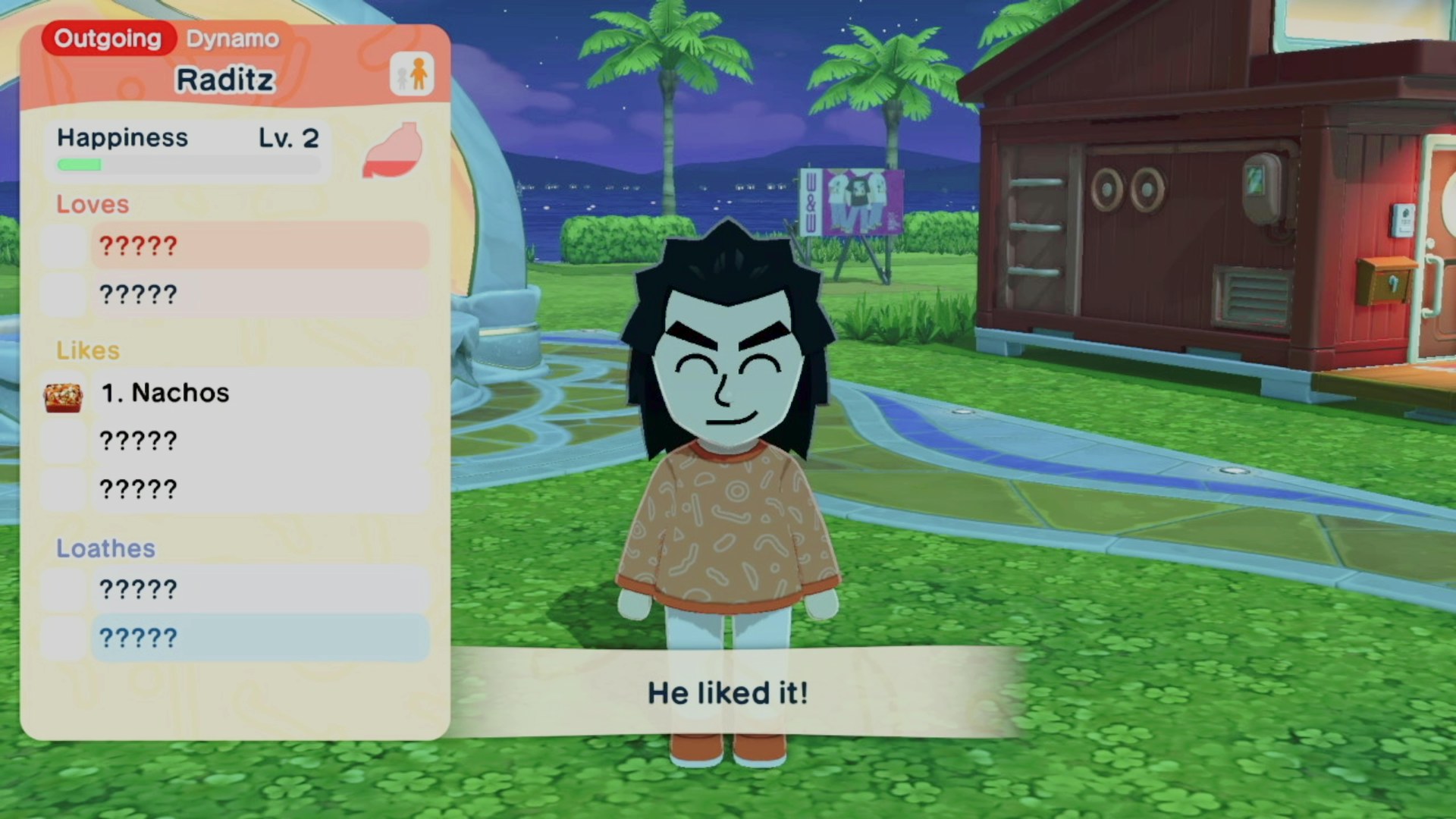Select the Nachos entry under Likes
This screenshot has width=1456, height=819.
[258, 393]
